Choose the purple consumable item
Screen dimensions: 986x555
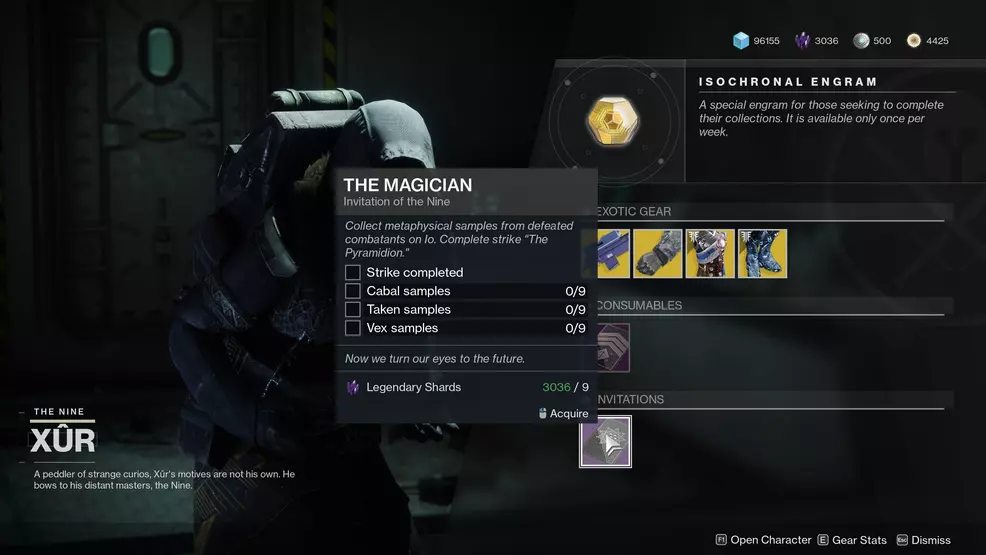coord(613,348)
